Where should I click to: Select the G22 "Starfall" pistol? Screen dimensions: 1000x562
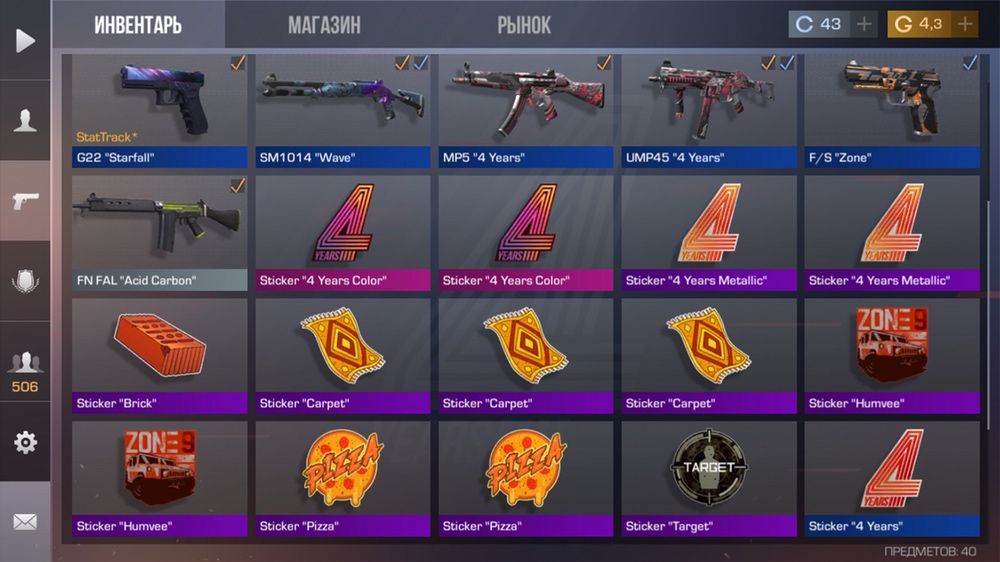[159, 110]
